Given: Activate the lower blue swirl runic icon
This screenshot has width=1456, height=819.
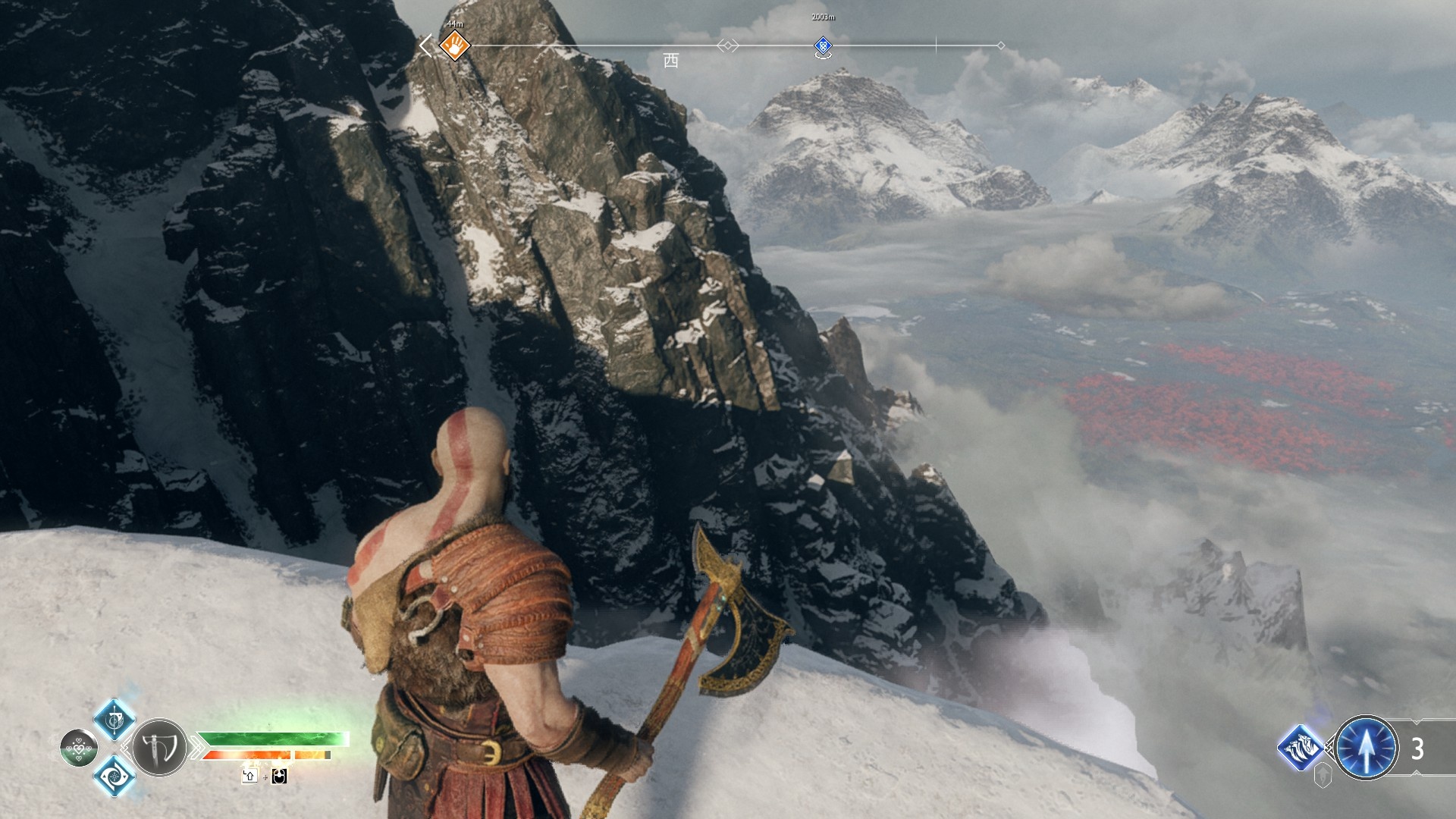Looking at the screenshot, I should click(x=115, y=776).
